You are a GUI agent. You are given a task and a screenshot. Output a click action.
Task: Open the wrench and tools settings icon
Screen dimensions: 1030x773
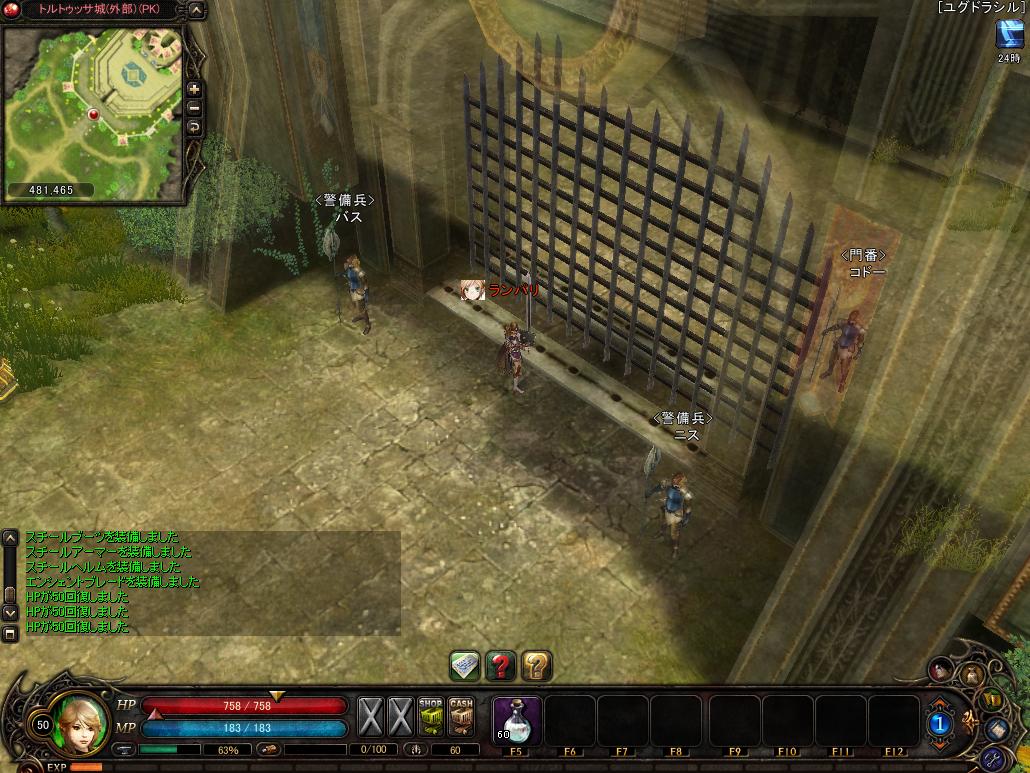coord(994,757)
